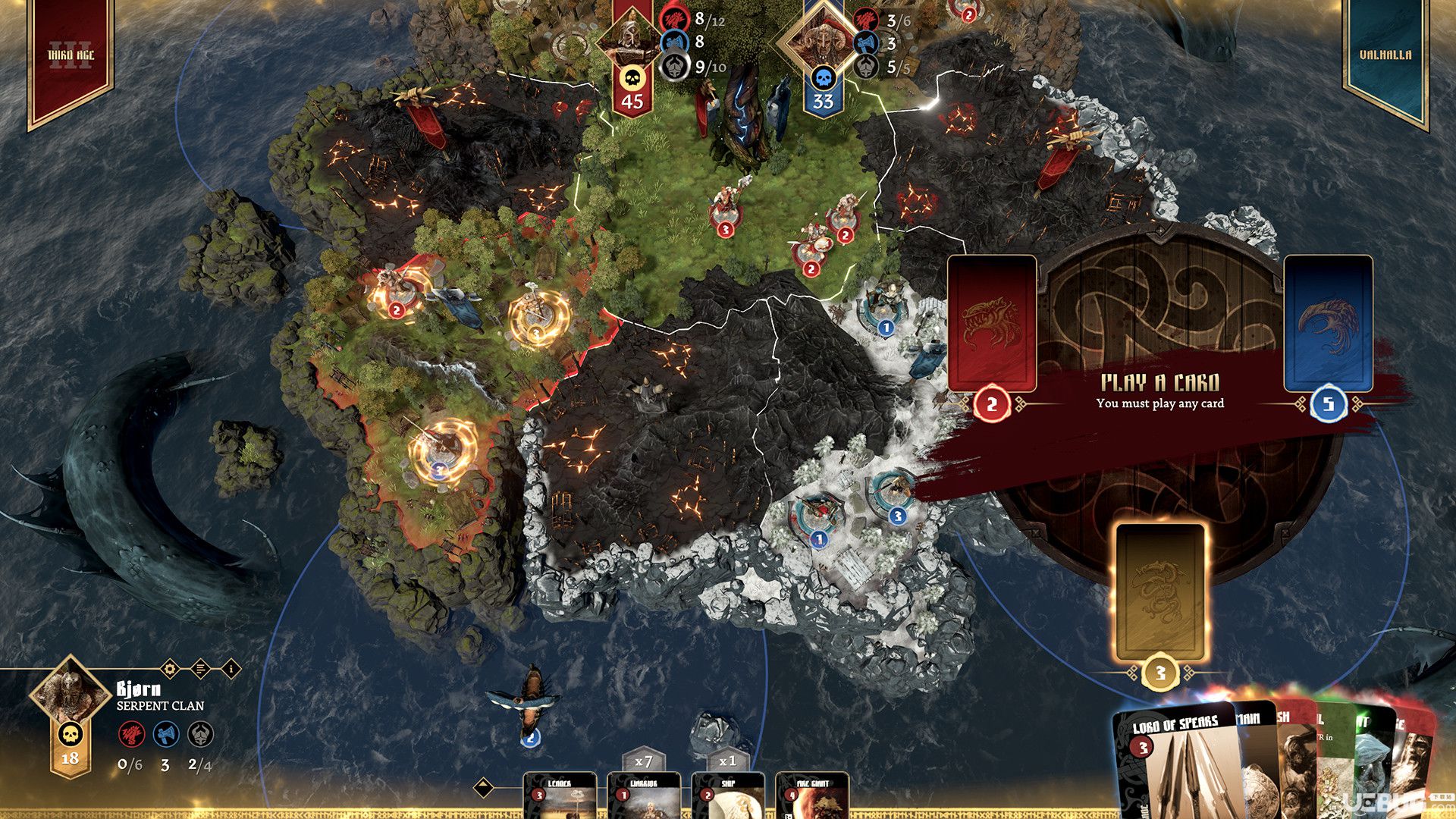The height and width of the screenshot is (819, 1456).
Task: Expand the unit tray with the arrow
Action: pos(485,787)
